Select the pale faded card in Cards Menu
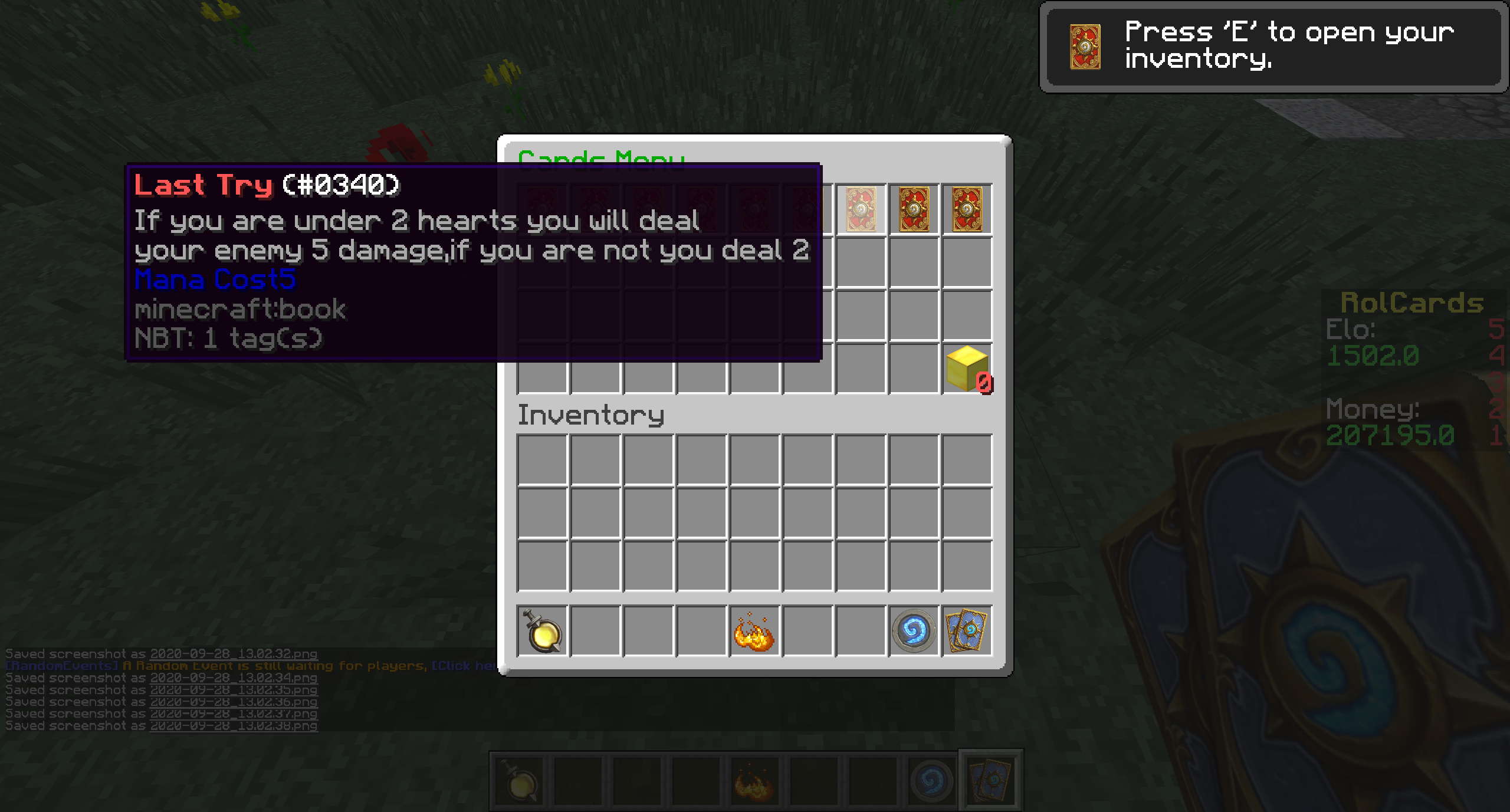The width and height of the screenshot is (1510, 812). [x=861, y=209]
